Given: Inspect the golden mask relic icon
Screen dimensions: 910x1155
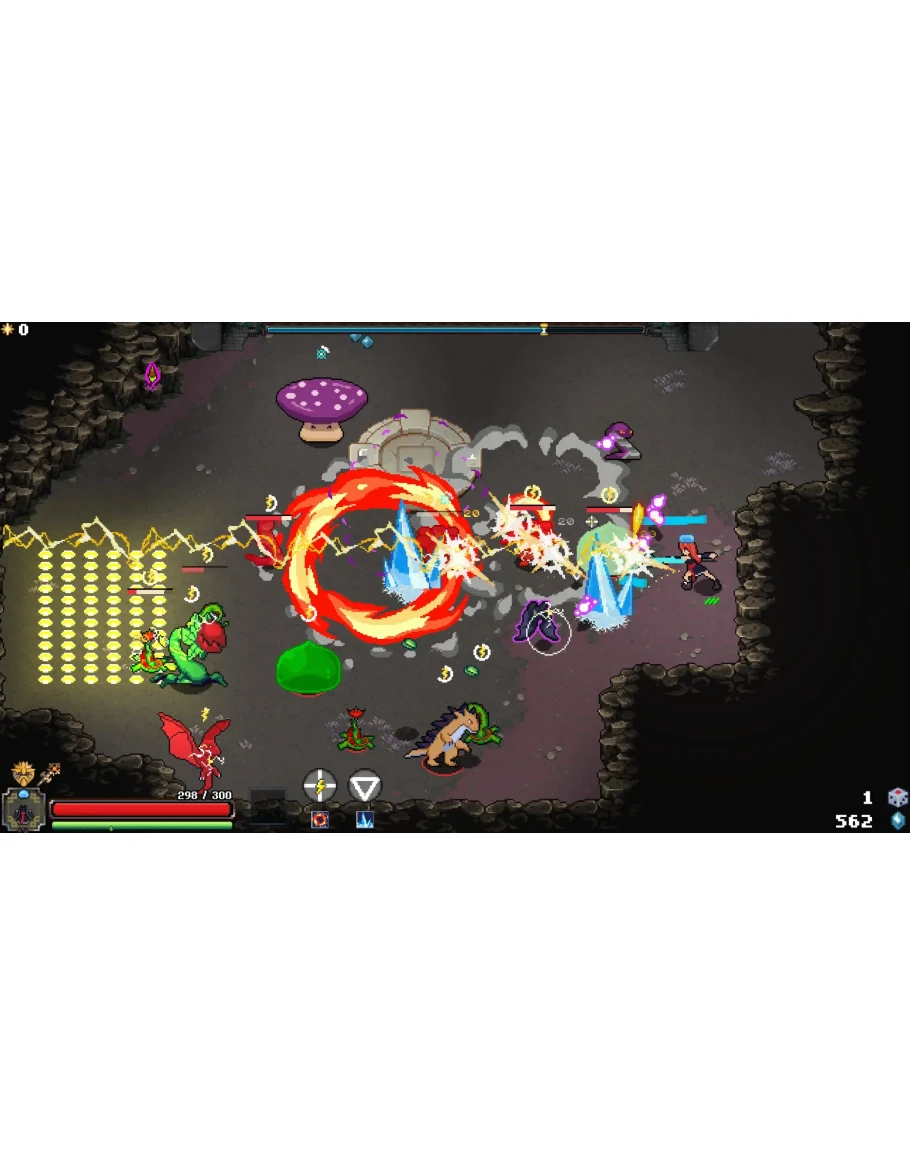Looking at the screenshot, I should (21, 772).
